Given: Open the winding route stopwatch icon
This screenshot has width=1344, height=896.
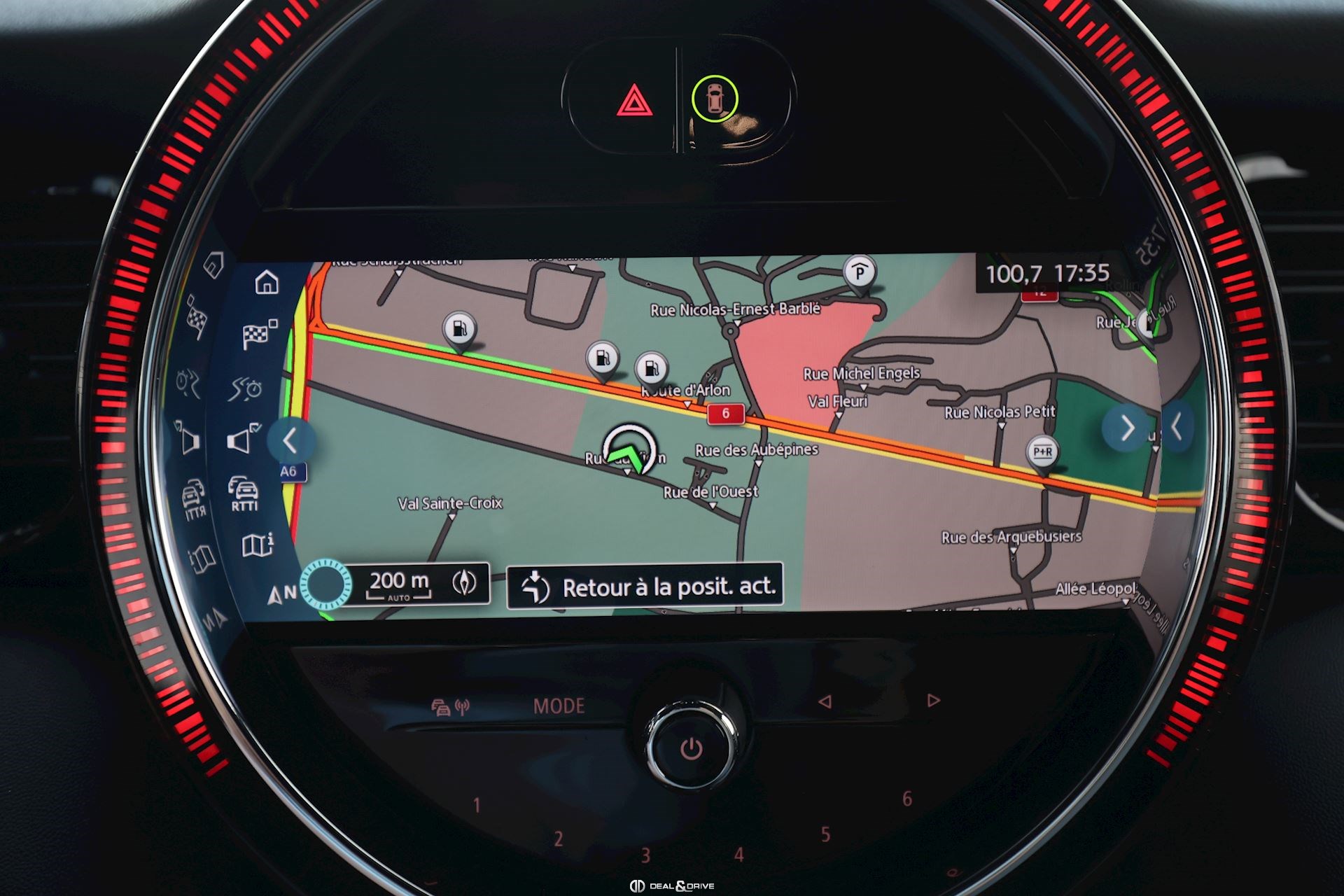Looking at the screenshot, I should tap(246, 387).
